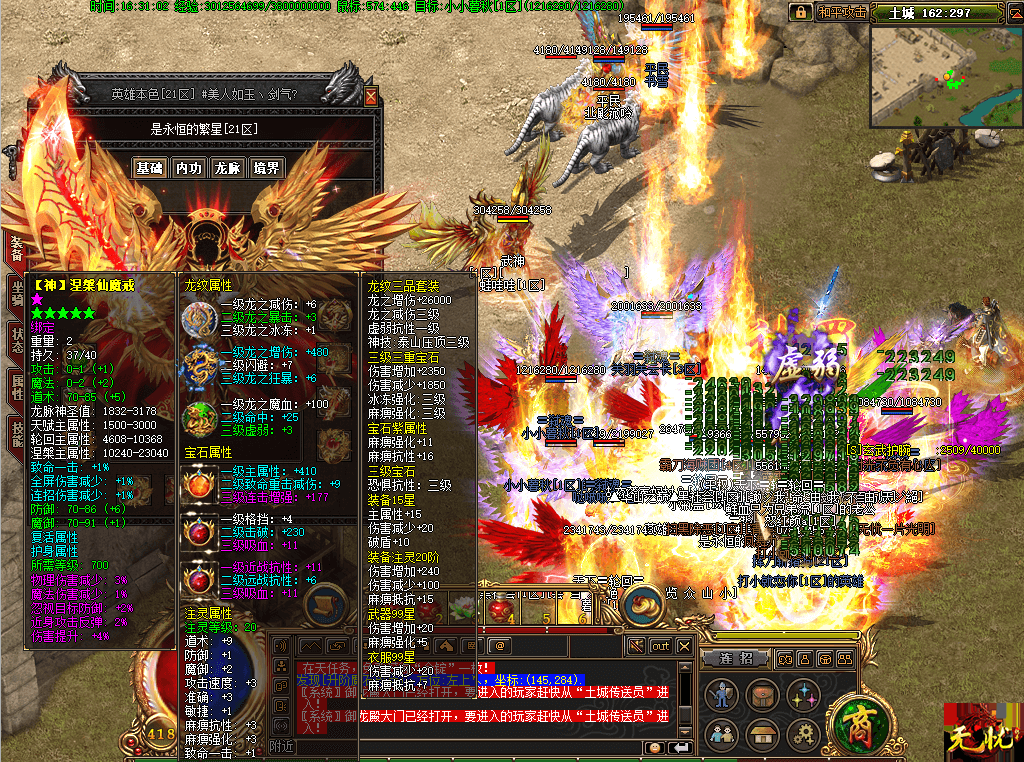Open the two-people group icon
The width and height of the screenshot is (1024, 762).
[720, 735]
